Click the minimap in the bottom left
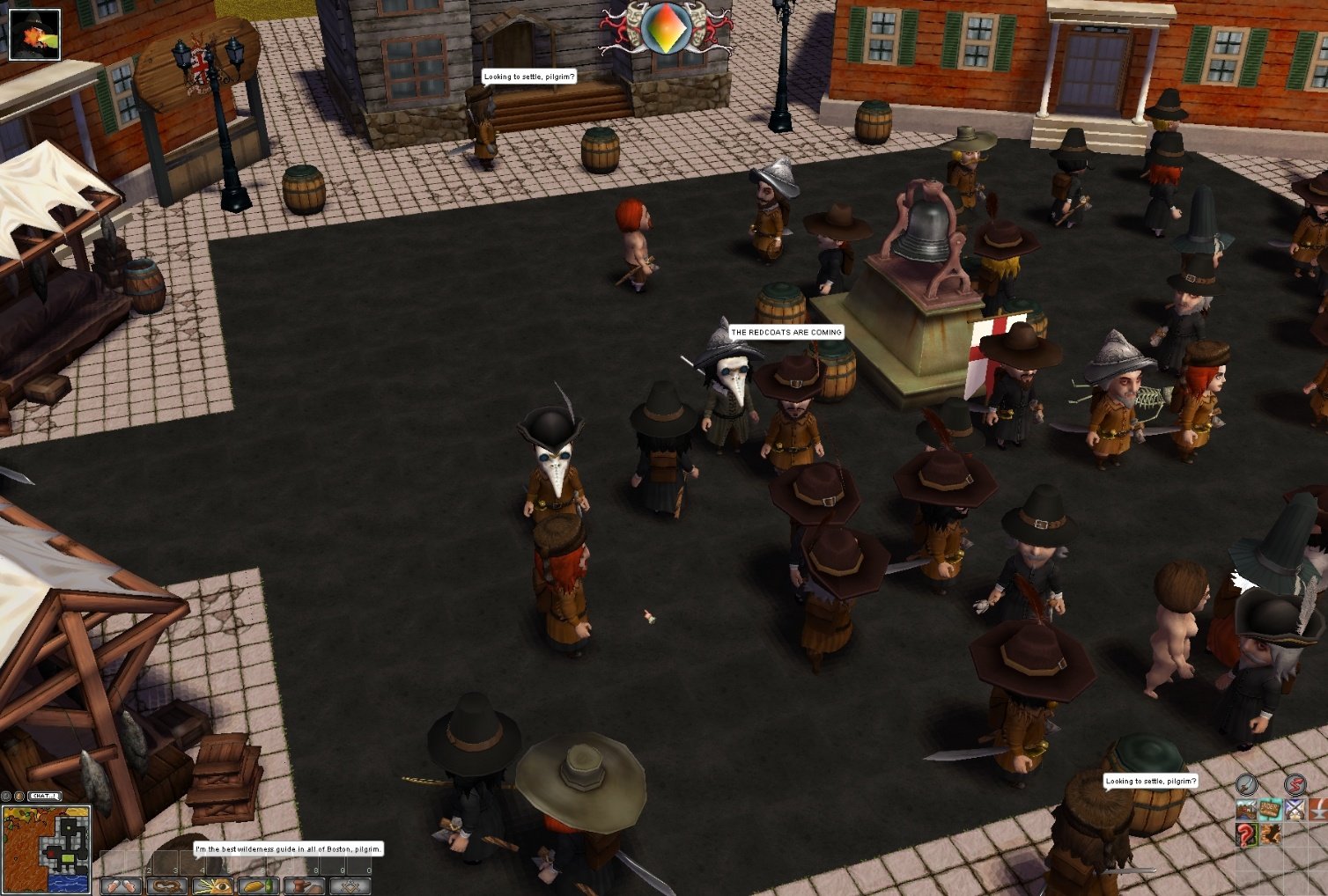 pyautogui.click(x=47, y=849)
